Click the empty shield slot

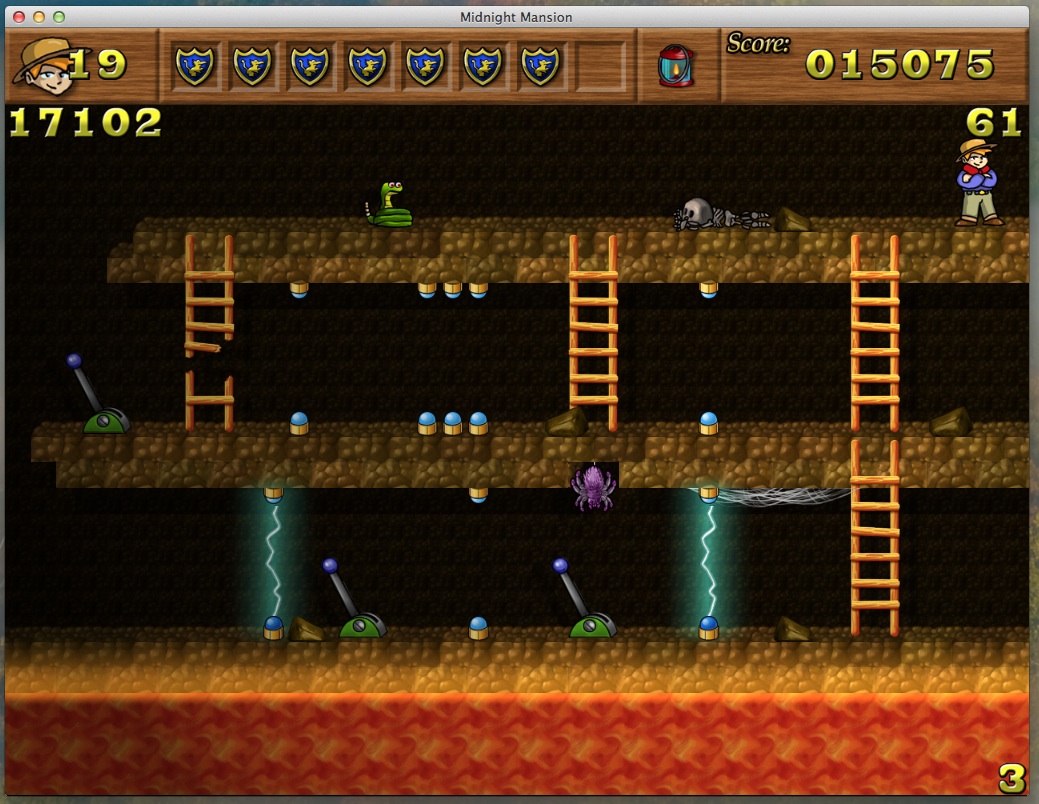click(x=600, y=66)
